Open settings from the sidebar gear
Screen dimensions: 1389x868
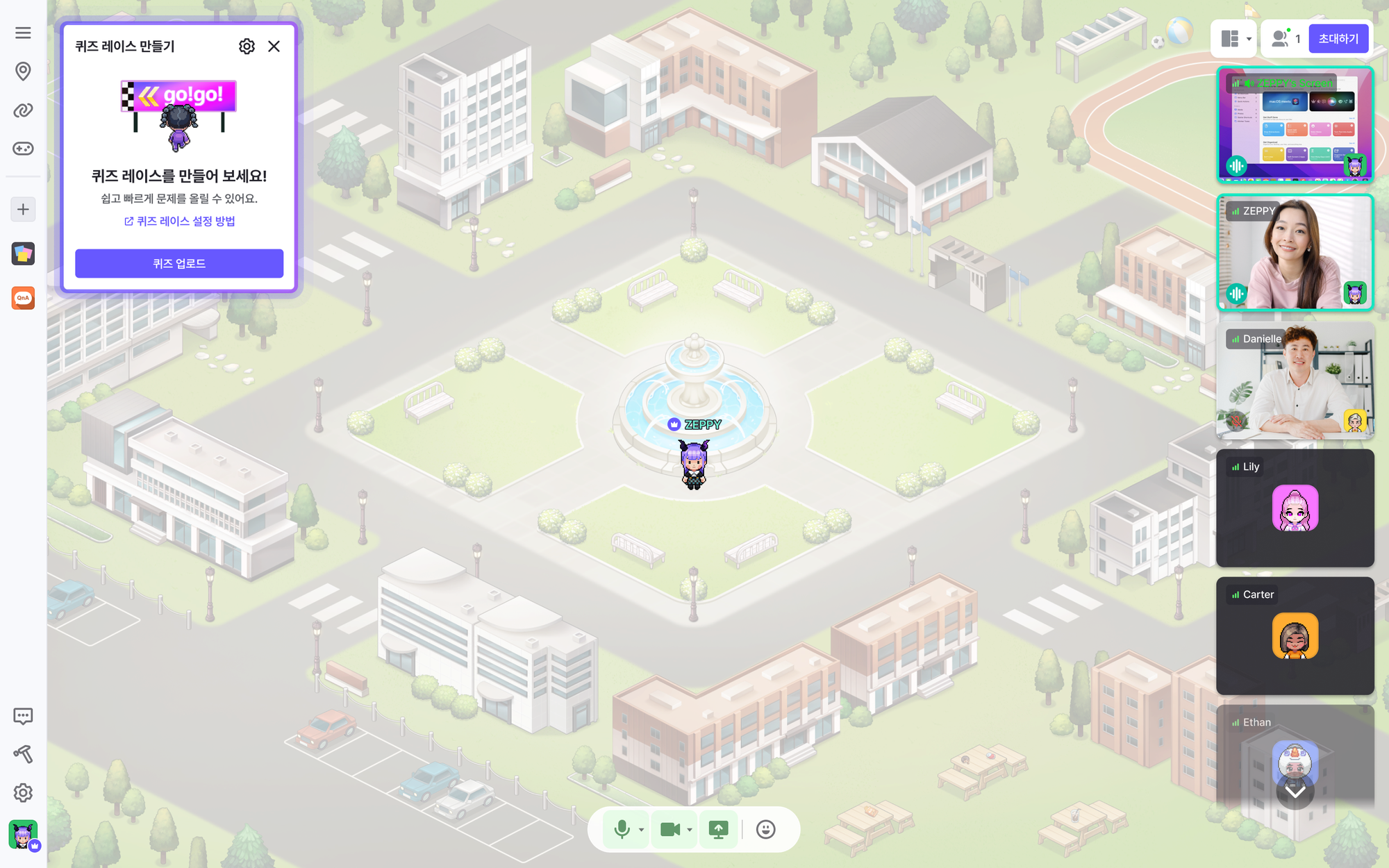(23, 792)
